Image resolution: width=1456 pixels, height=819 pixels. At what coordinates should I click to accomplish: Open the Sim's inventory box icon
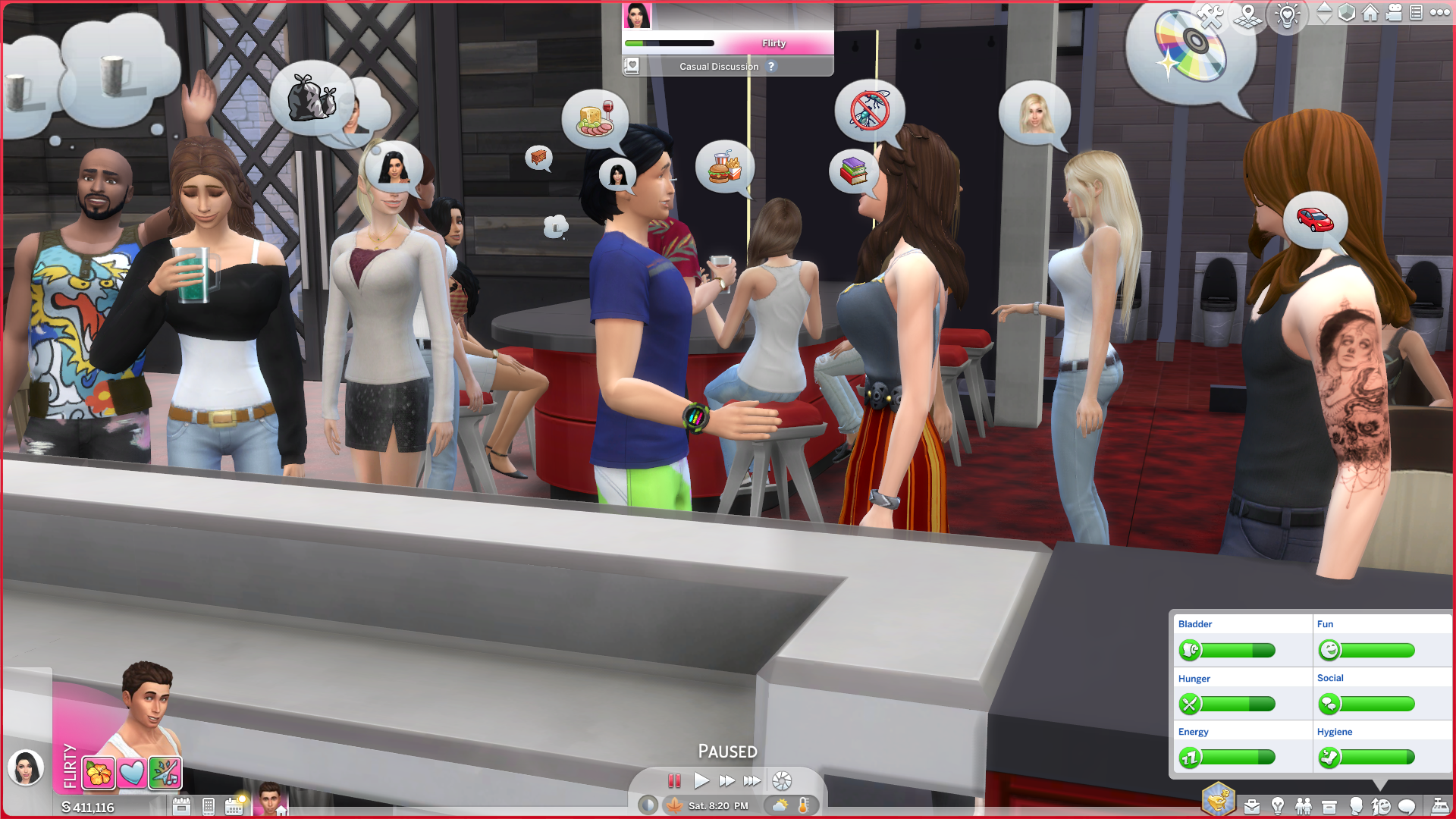pos(1329,805)
